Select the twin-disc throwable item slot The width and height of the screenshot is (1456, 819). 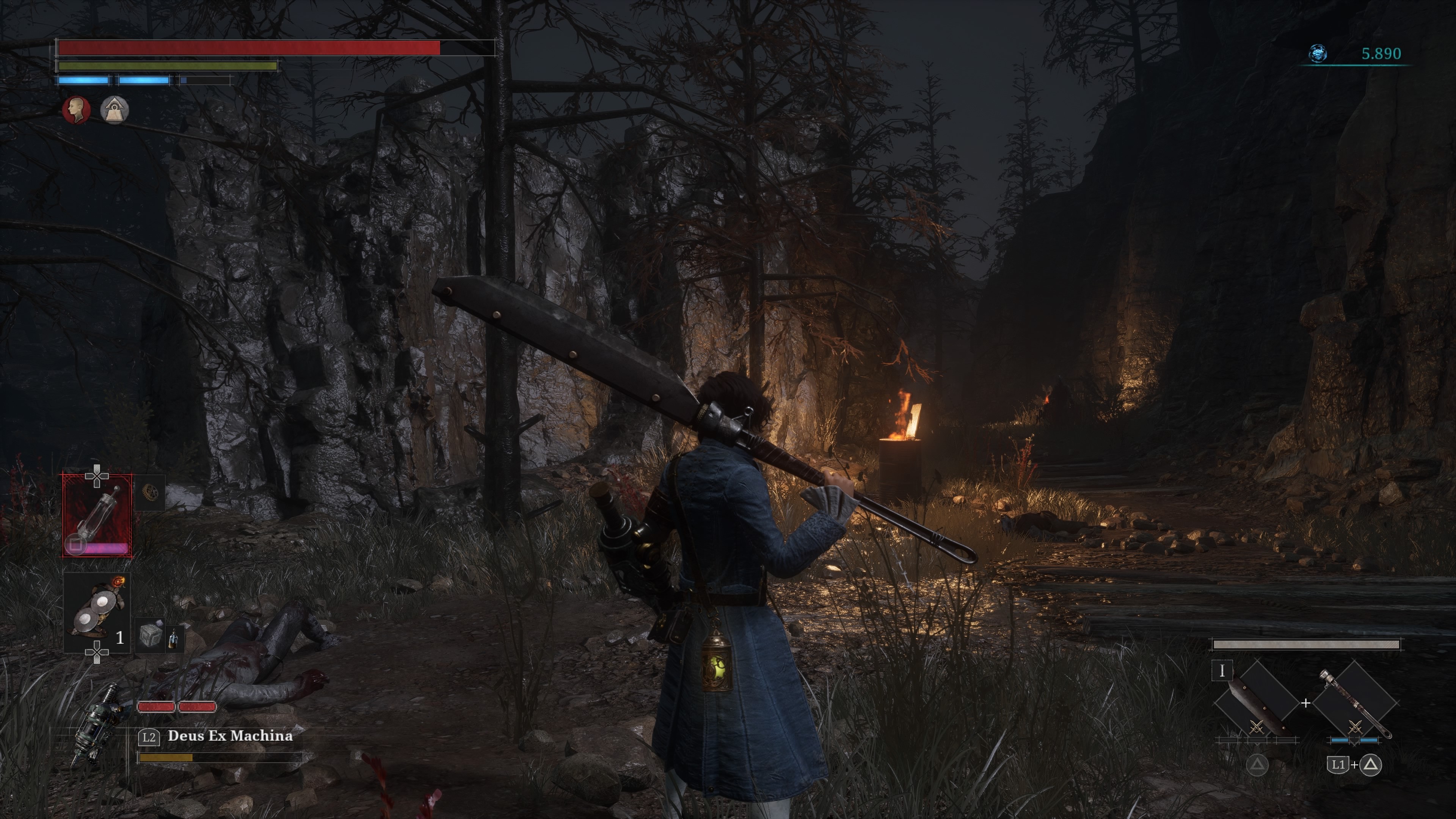(97, 612)
